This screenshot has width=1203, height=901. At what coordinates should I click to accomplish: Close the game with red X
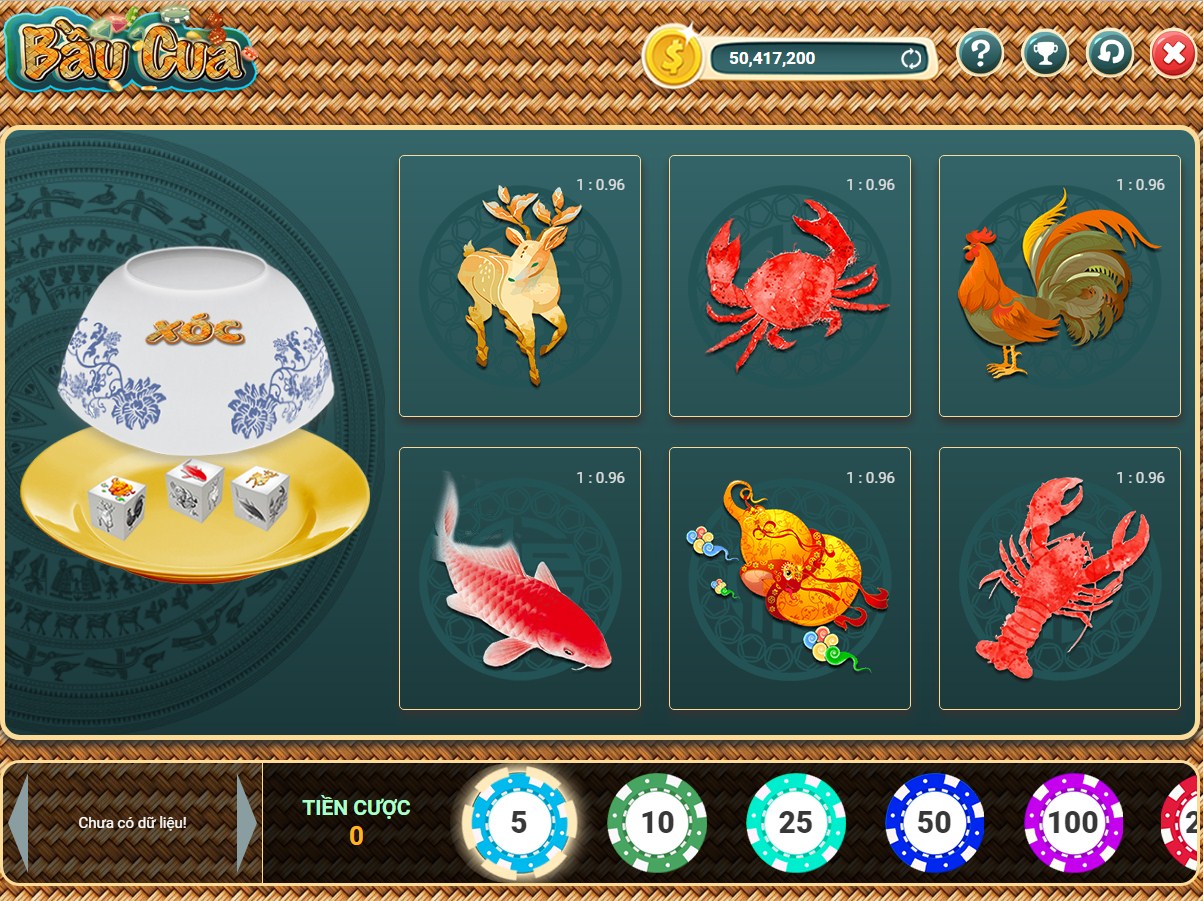1173,53
